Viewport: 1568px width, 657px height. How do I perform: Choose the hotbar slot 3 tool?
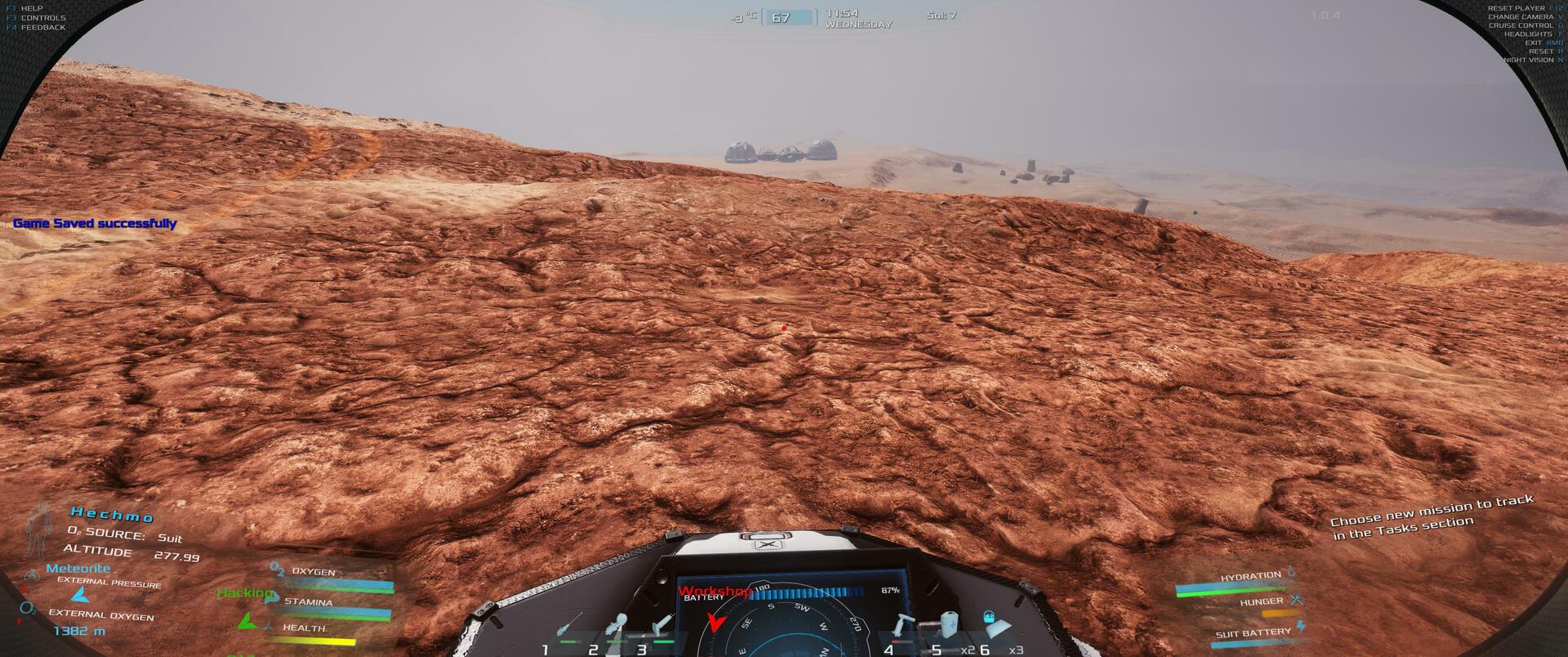click(x=660, y=628)
